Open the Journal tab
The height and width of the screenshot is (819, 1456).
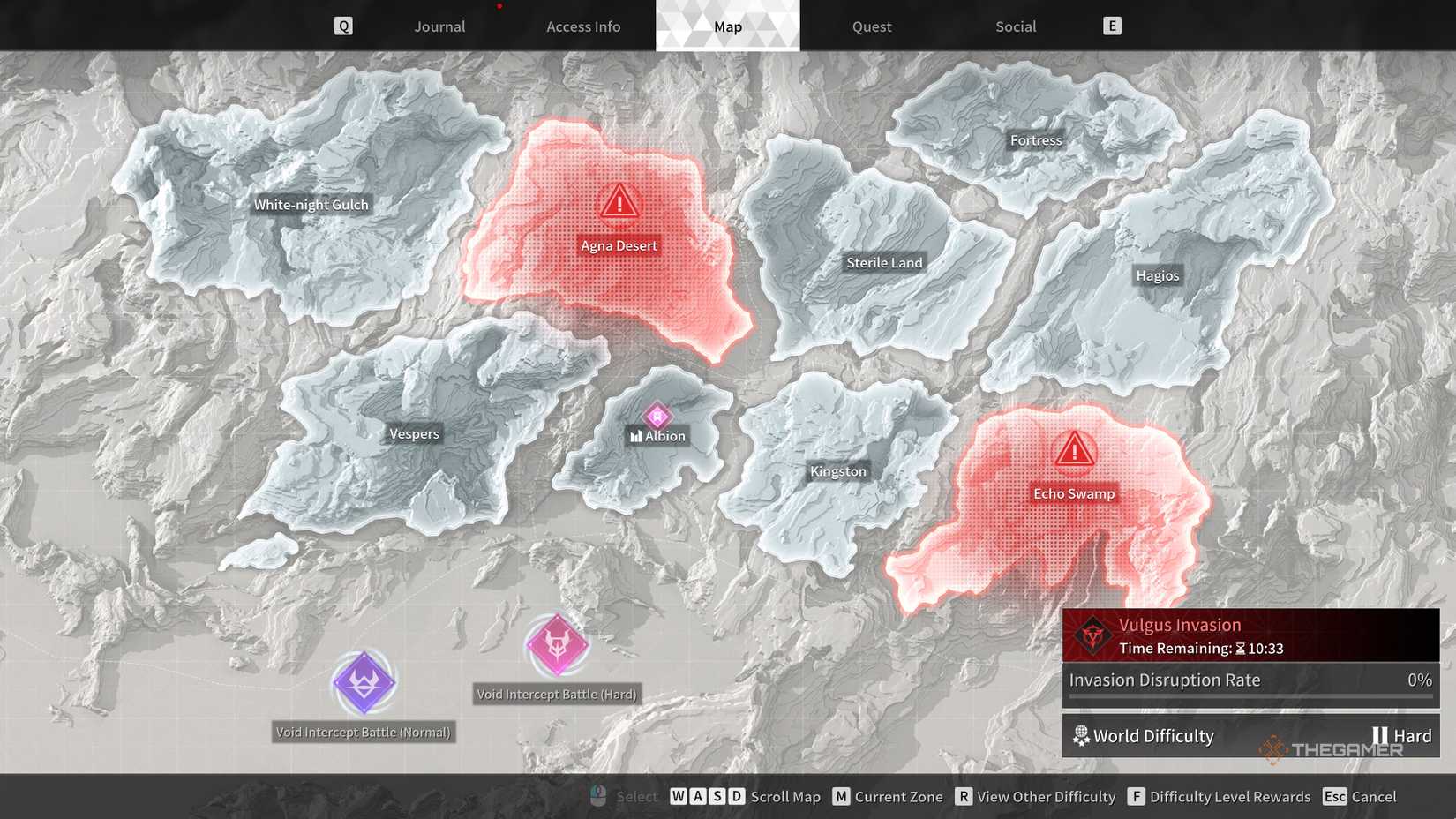[x=439, y=26]
